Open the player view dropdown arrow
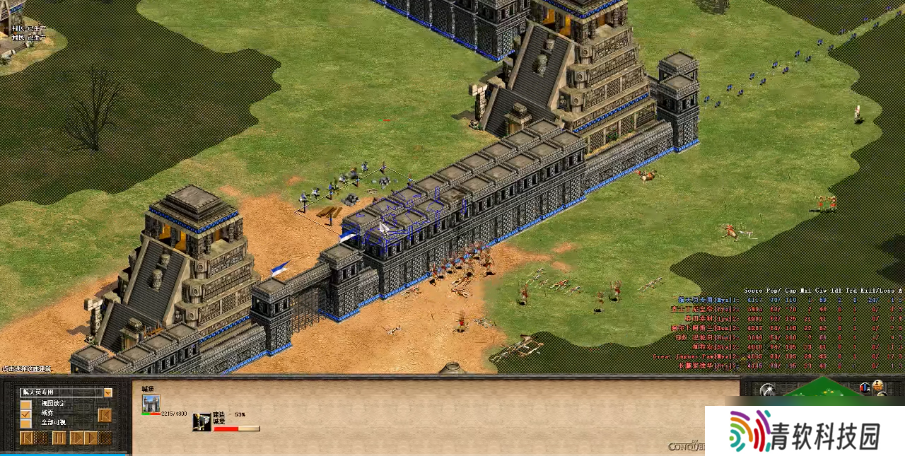Viewport: 905px width, 456px height. [107, 392]
